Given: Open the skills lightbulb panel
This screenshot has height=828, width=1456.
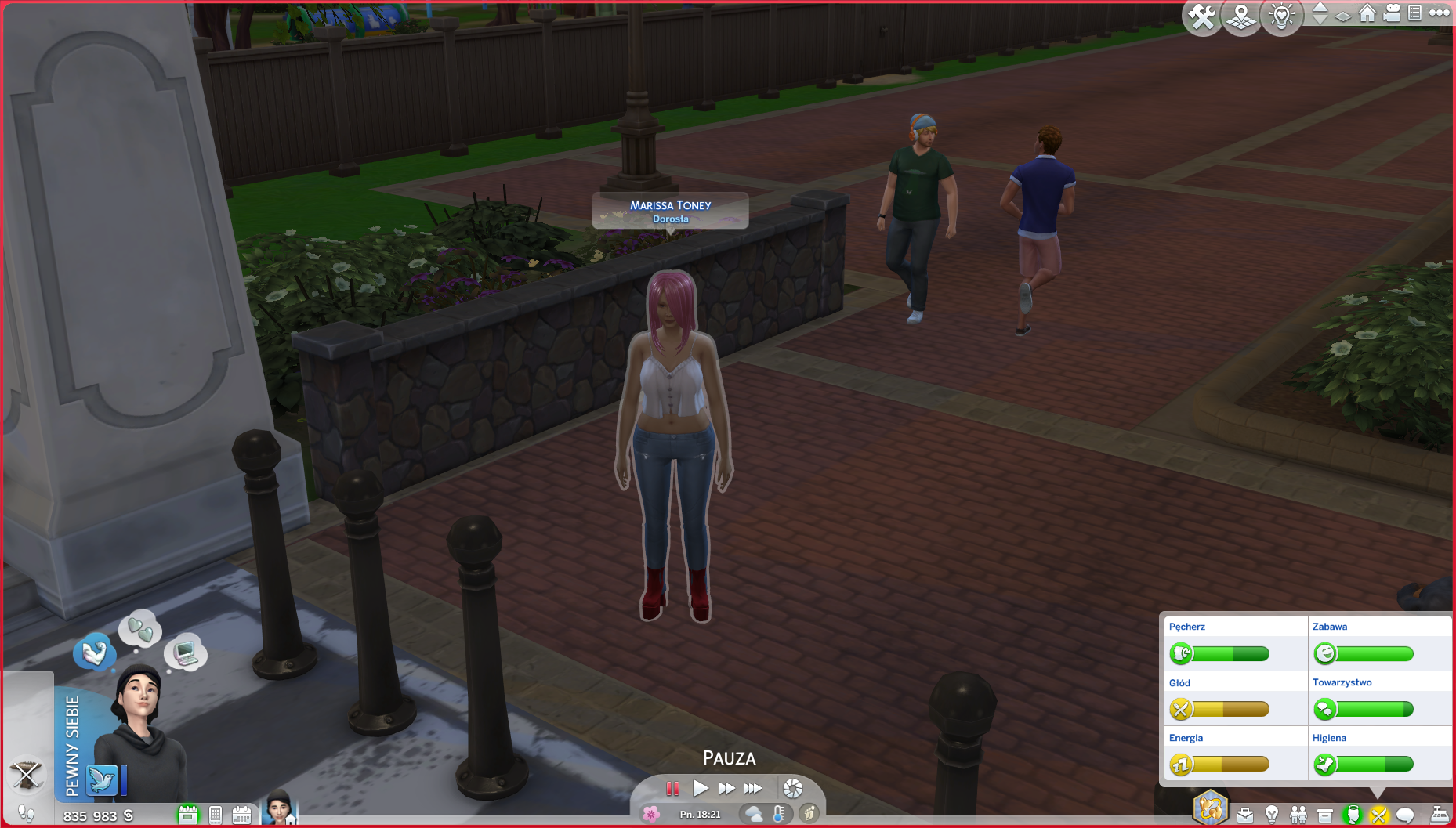Looking at the screenshot, I should (1272, 815).
